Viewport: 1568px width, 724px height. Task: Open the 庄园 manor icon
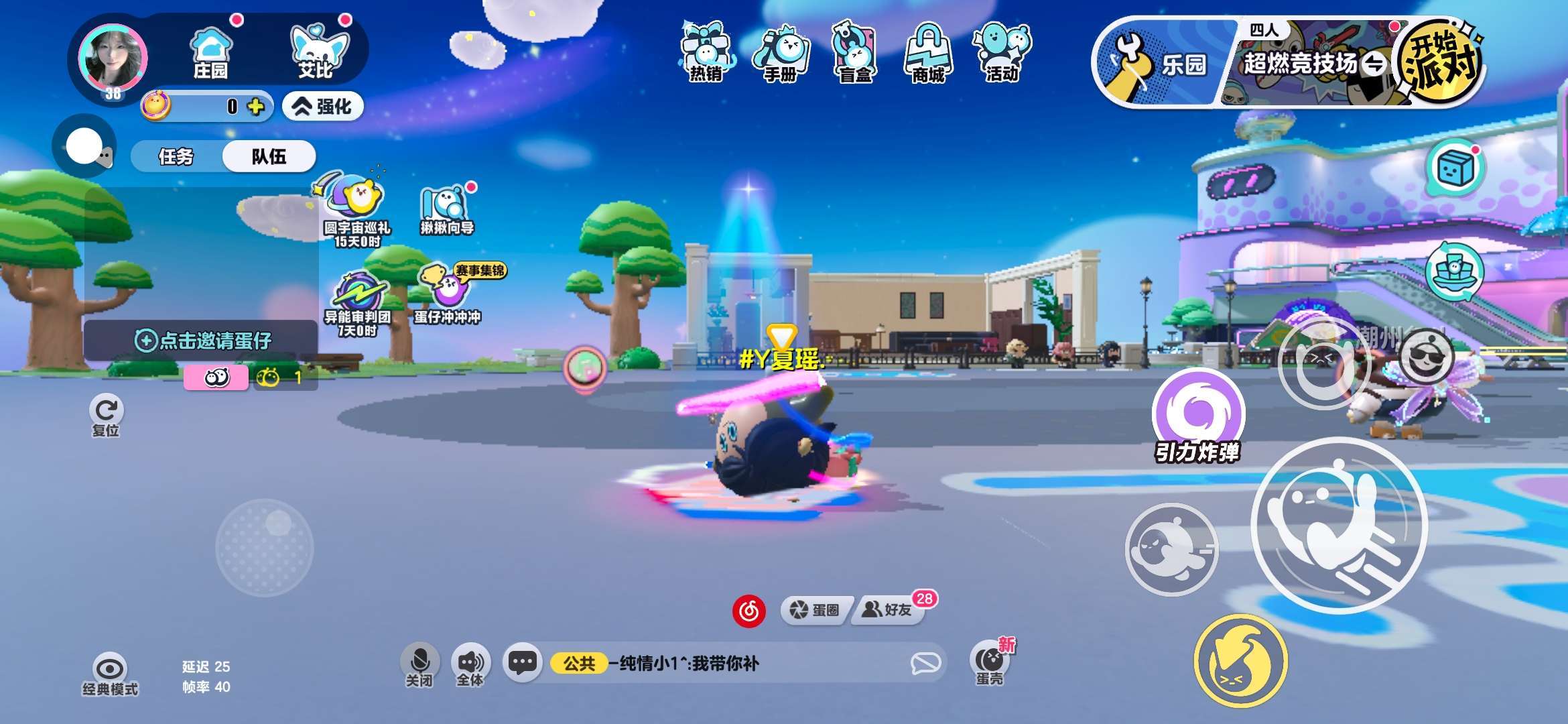pyautogui.click(x=211, y=54)
